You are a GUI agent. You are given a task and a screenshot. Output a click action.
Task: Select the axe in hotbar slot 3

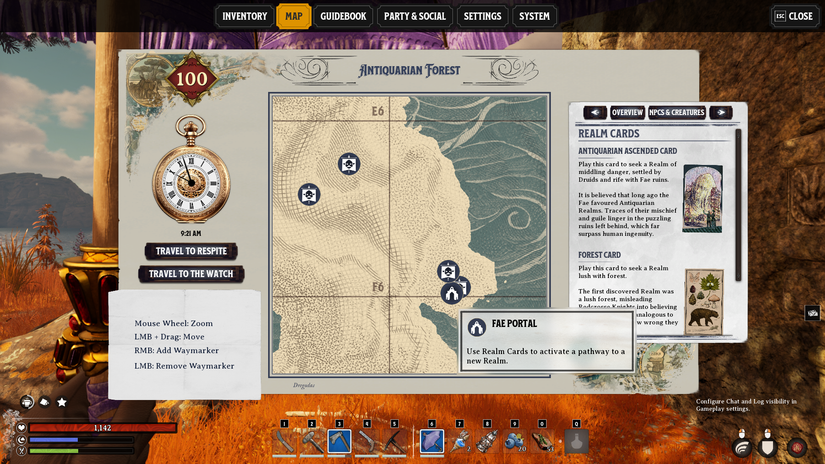coord(339,441)
